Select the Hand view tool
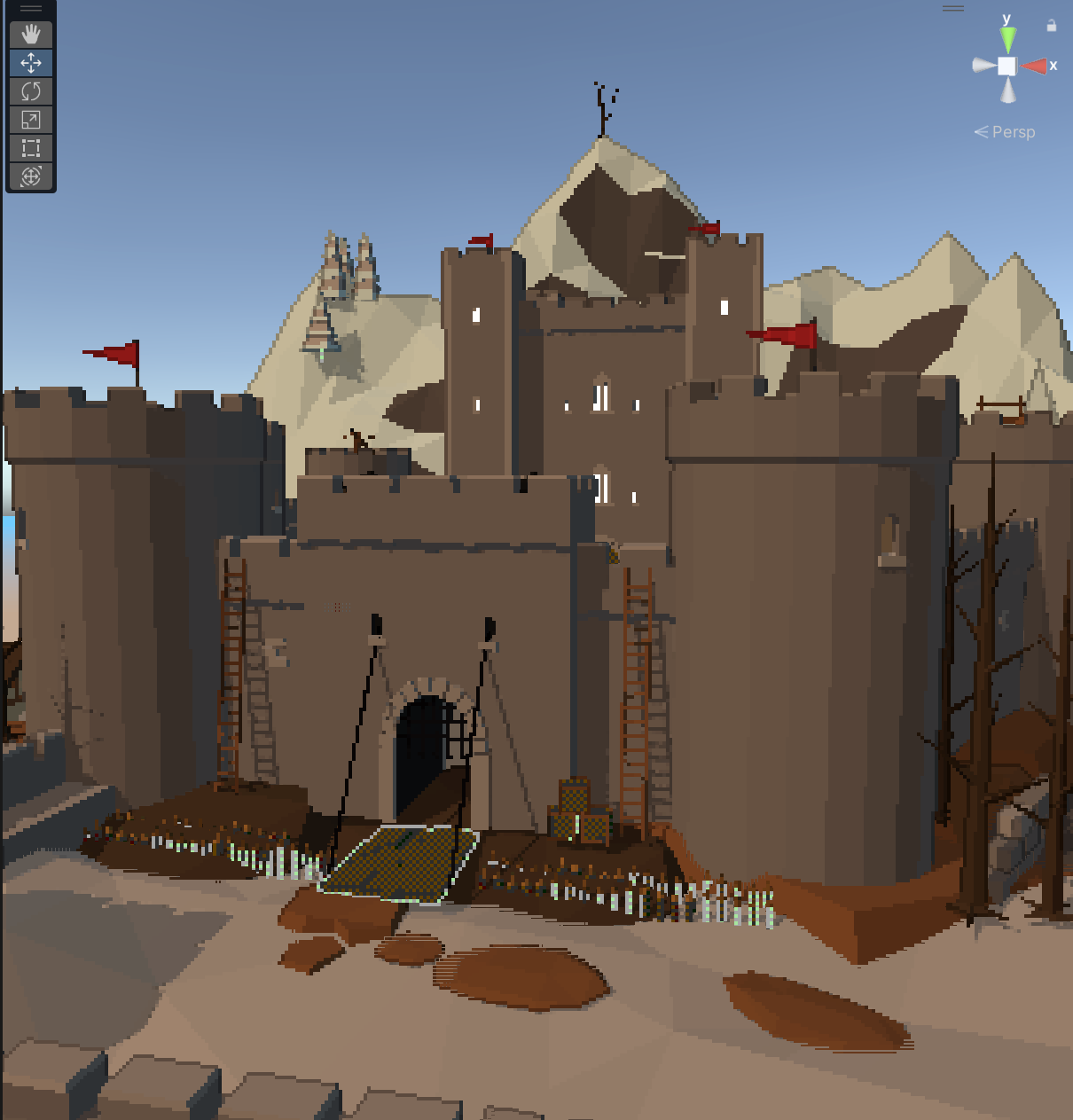 point(31,35)
